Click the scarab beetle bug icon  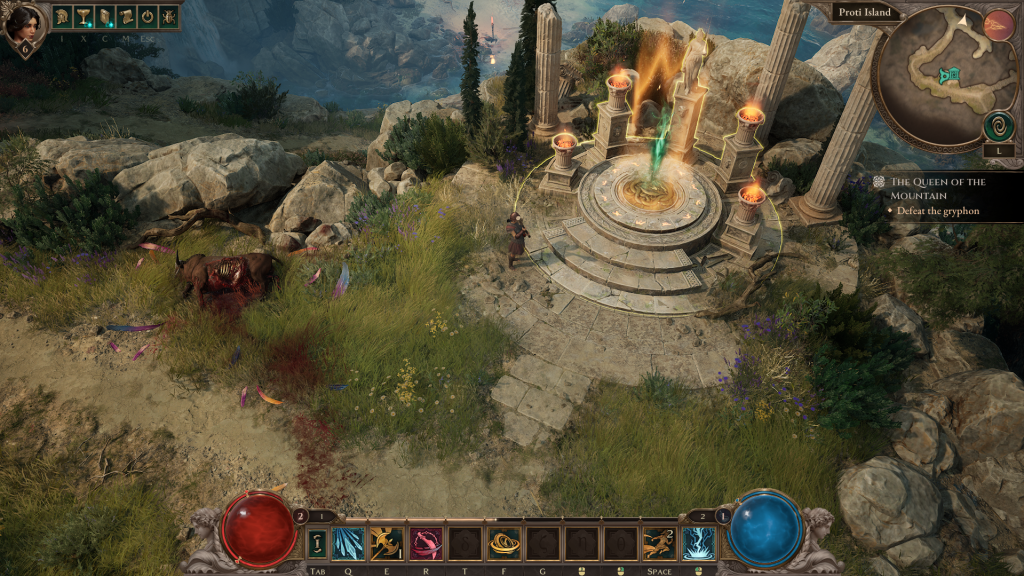167,16
